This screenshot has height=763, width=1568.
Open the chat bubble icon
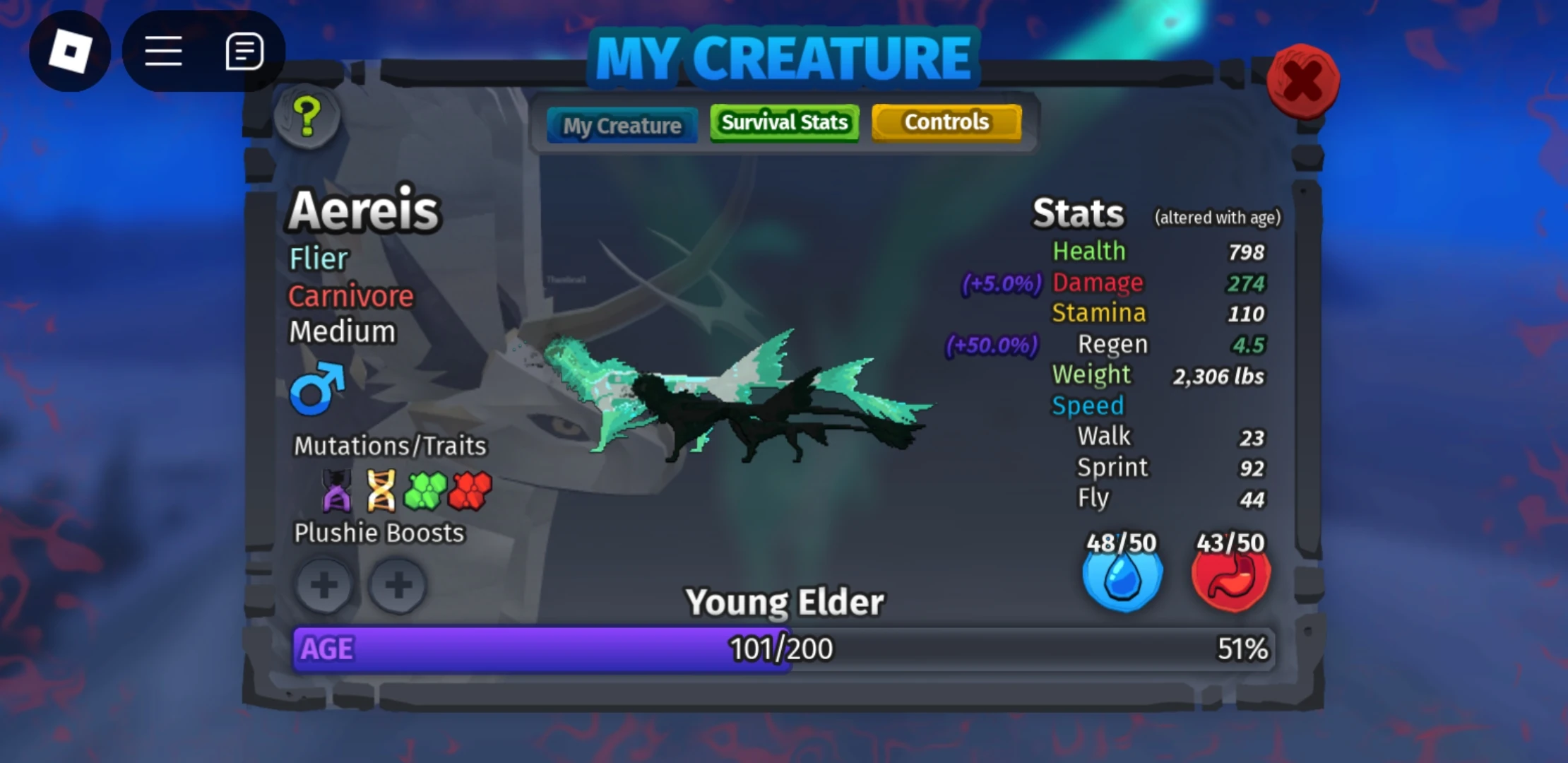pos(245,51)
